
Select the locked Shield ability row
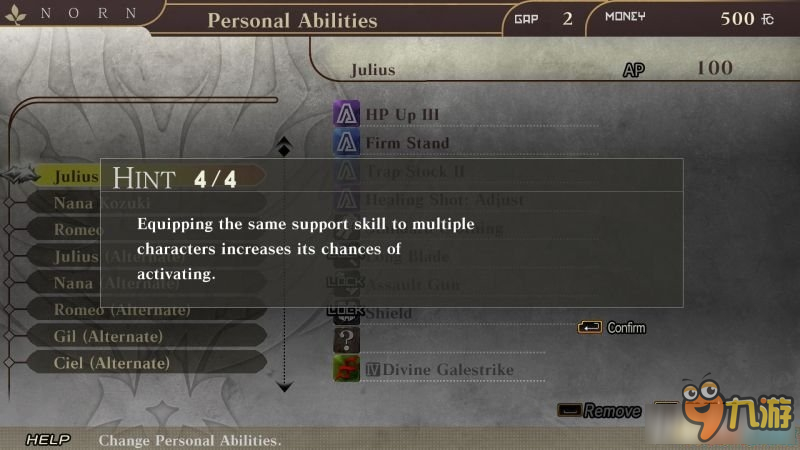(x=388, y=313)
